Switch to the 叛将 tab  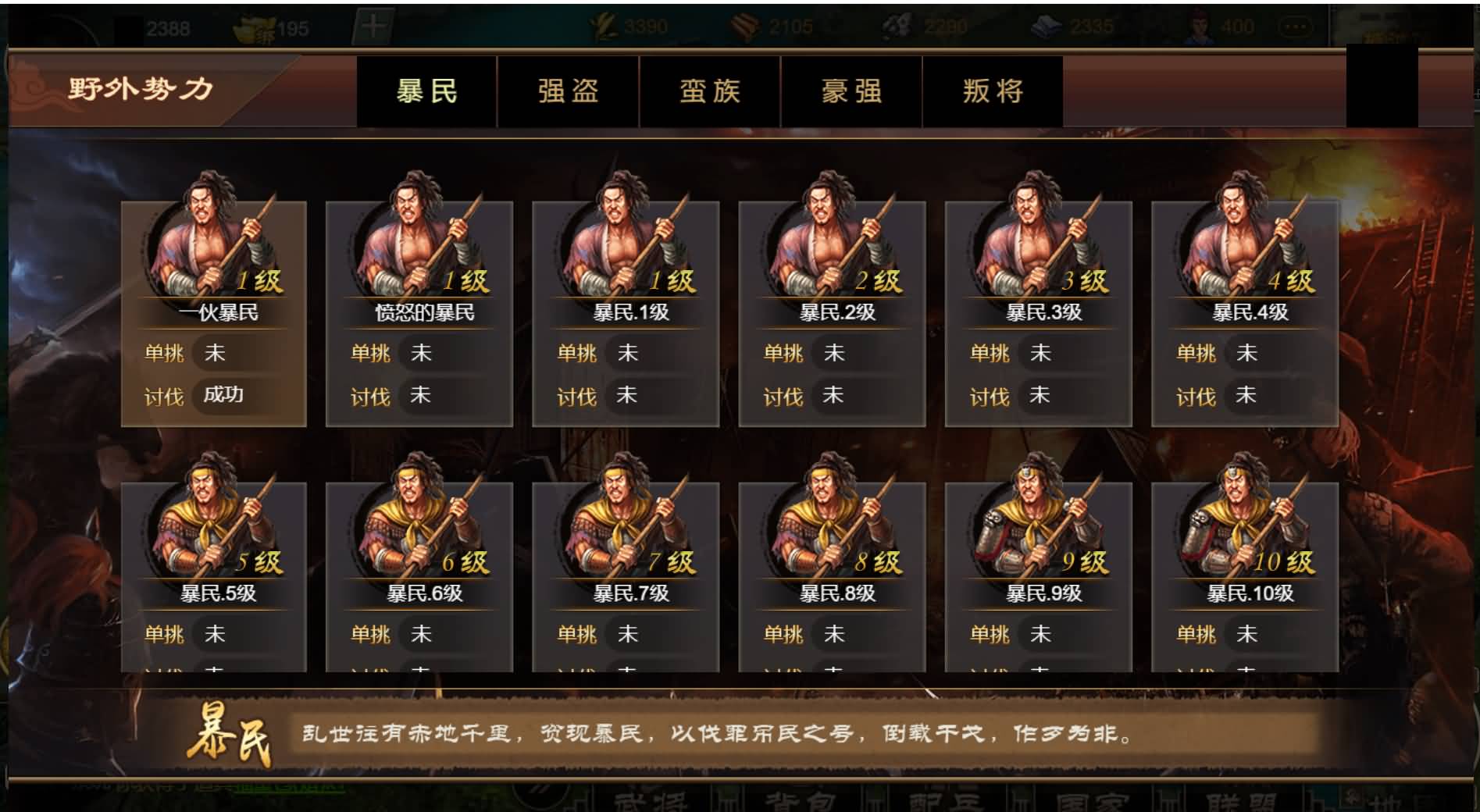tap(993, 91)
